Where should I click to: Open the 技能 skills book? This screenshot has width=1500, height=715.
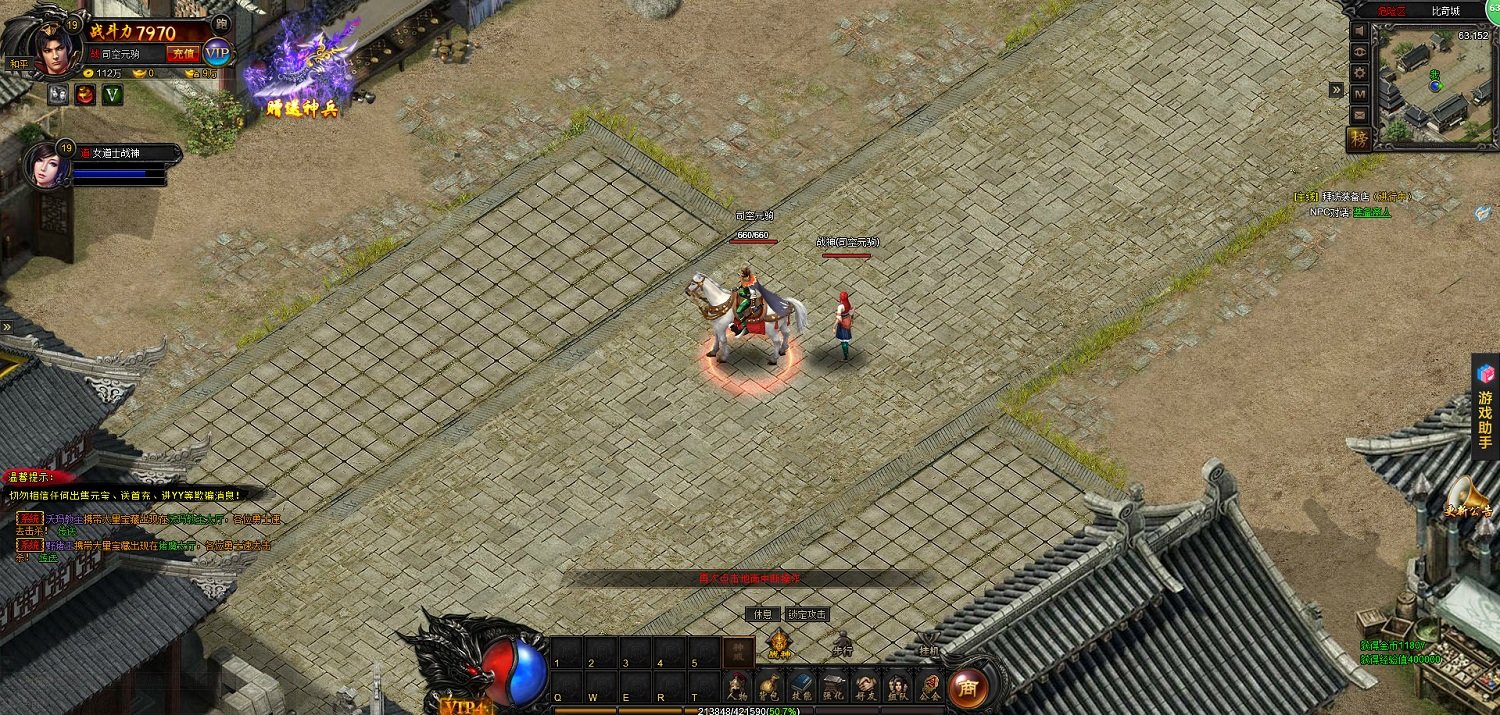point(802,686)
